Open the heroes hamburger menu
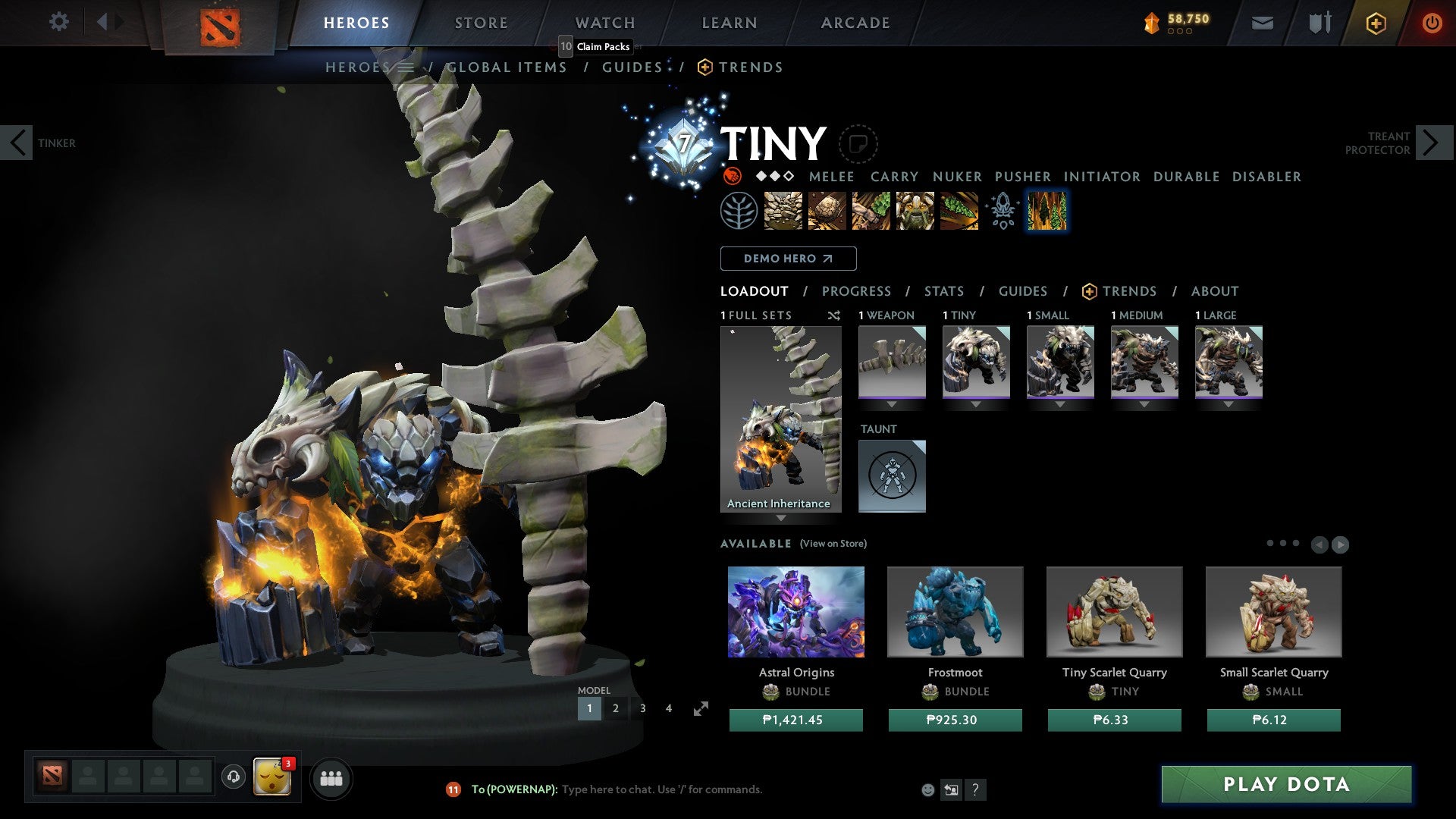Screen dimensions: 1456x819 point(406,67)
